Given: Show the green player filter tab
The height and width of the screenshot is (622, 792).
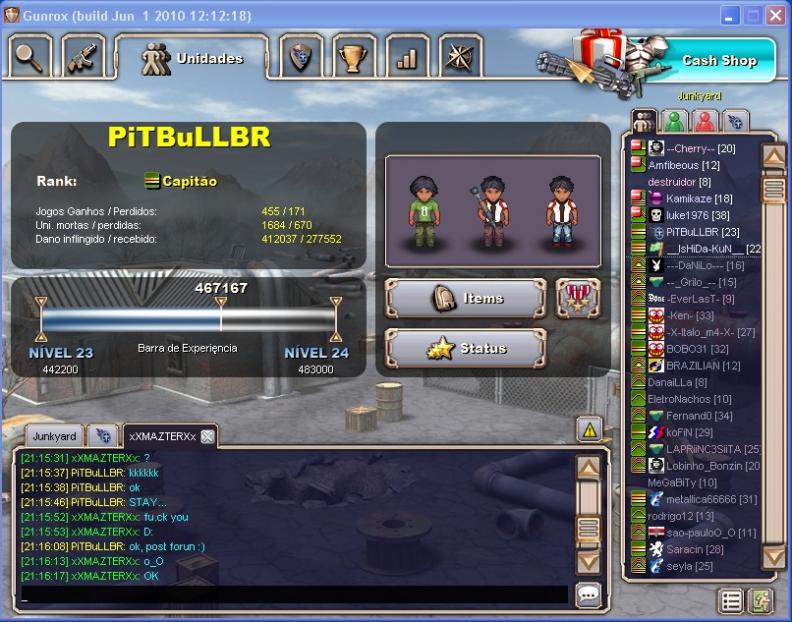Looking at the screenshot, I should [675, 121].
